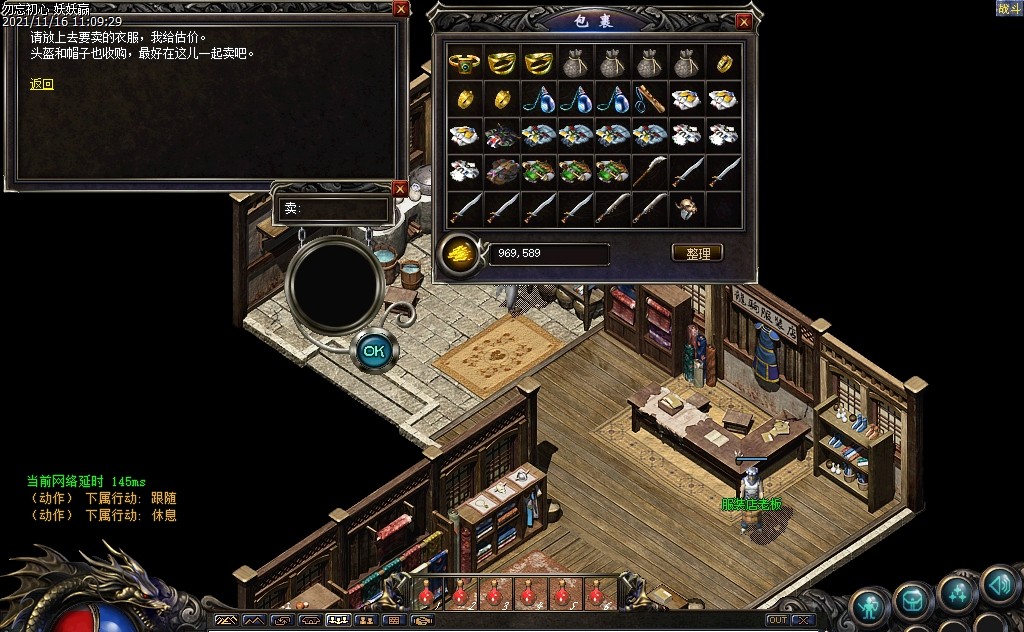Select the long polearm spear item

pyautogui.click(x=651, y=171)
